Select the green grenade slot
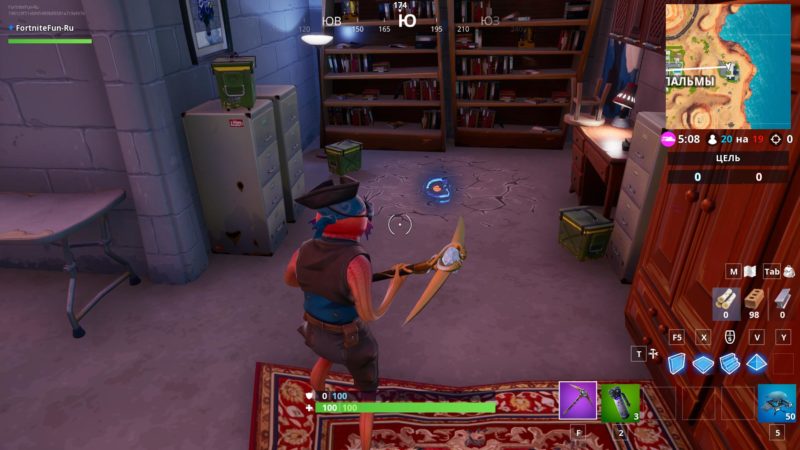 [x=620, y=402]
